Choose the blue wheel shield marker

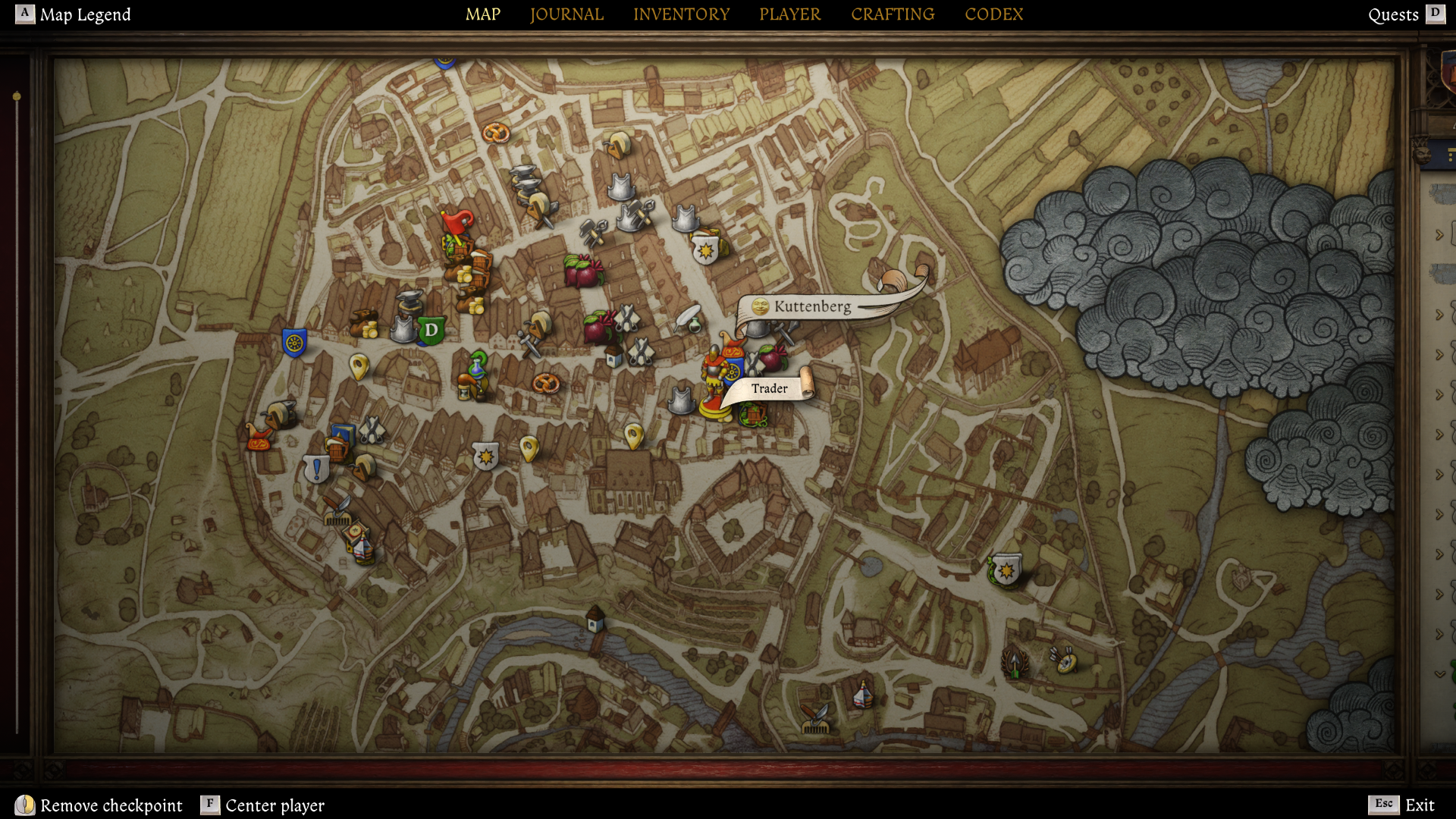click(294, 343)
